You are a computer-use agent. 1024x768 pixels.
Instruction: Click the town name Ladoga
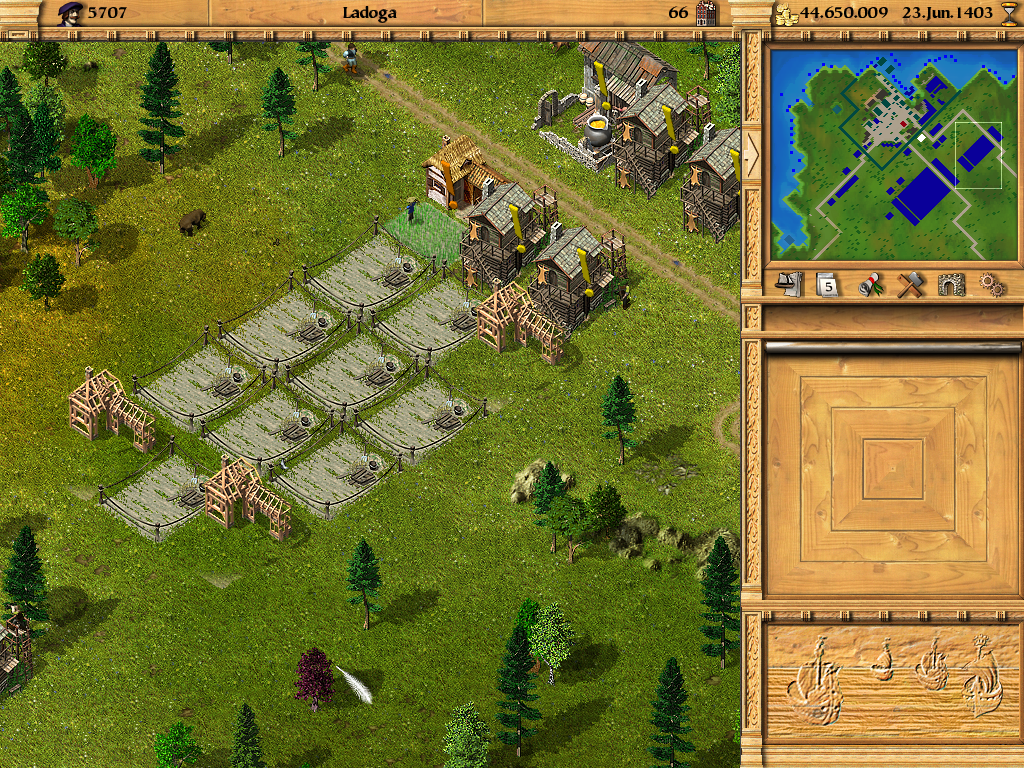pos(369,13)
